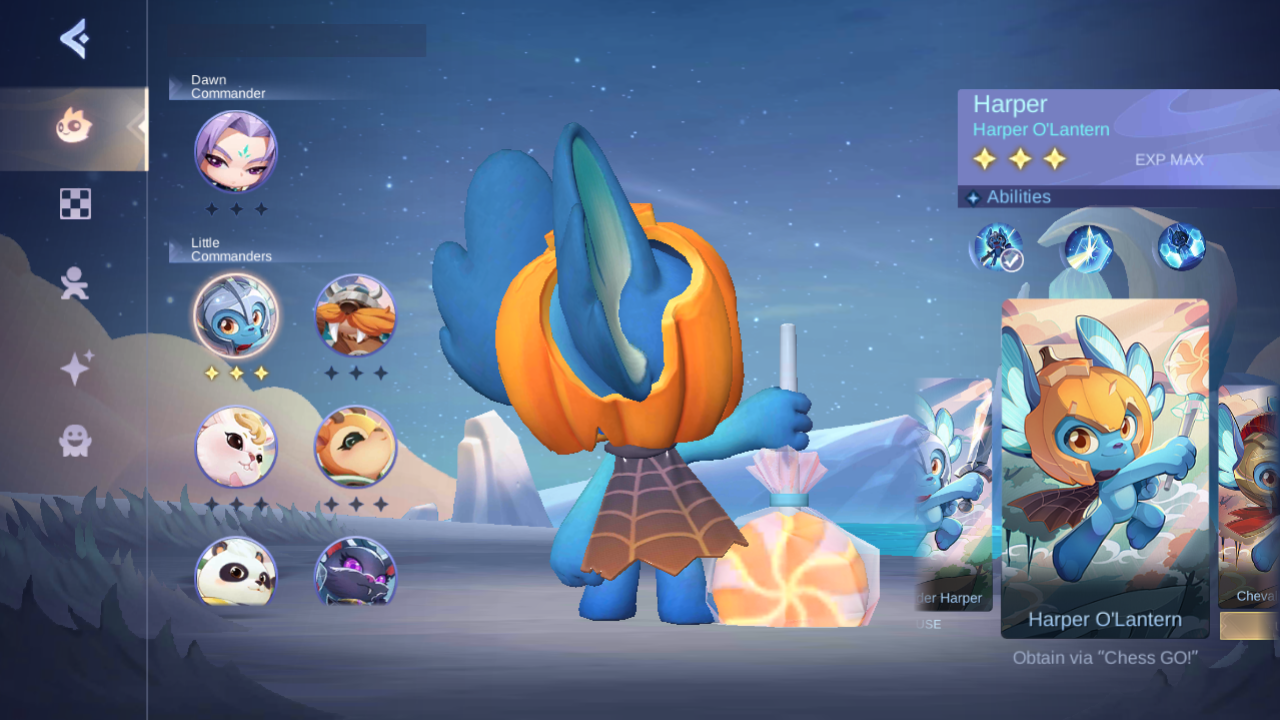Choose the dark purple-eyed dragon commander portrait
The width and height of the screenshot is (1280, 720).
[x=355, y=572]
